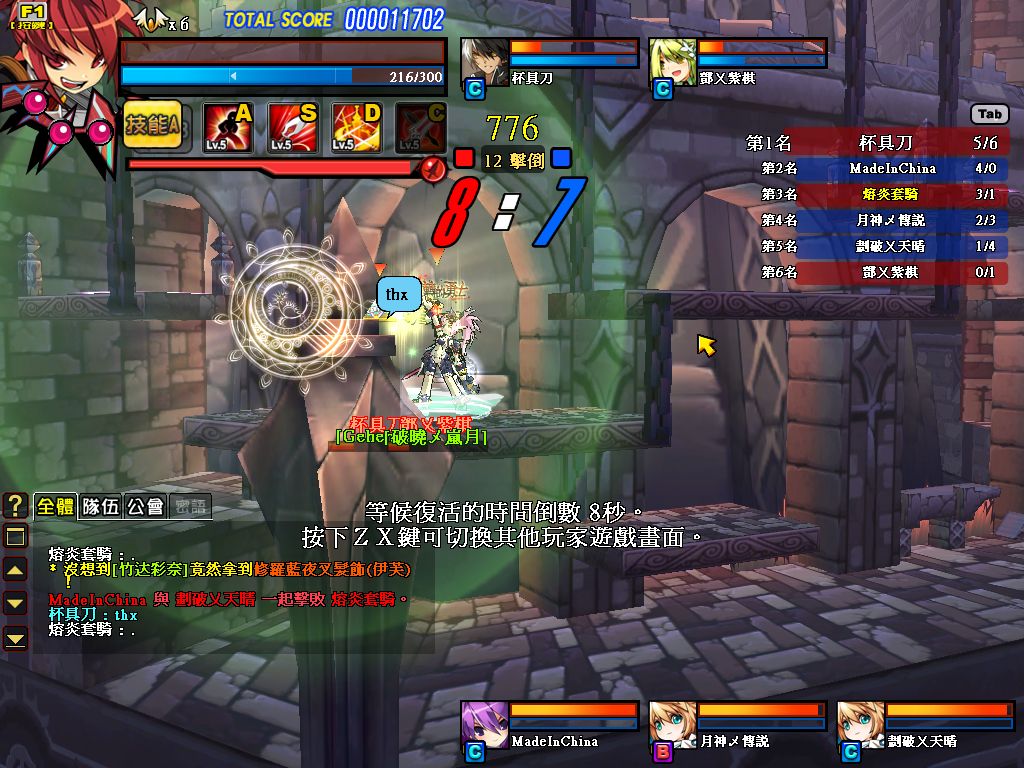The width and height of the screenshot is (1024, 768).
Task: Select the darkened sword skill C
Action: tap(421, 128)
